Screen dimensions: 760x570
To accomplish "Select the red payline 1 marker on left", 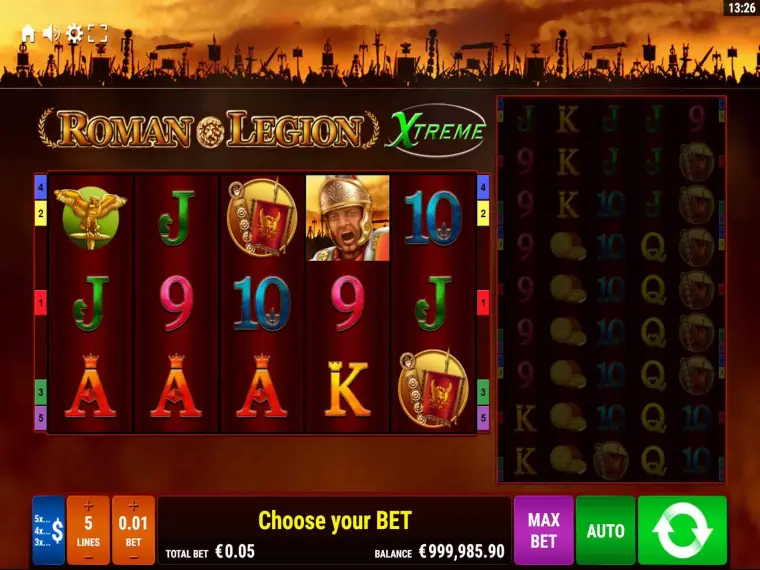I will click(x=41, y=302).
